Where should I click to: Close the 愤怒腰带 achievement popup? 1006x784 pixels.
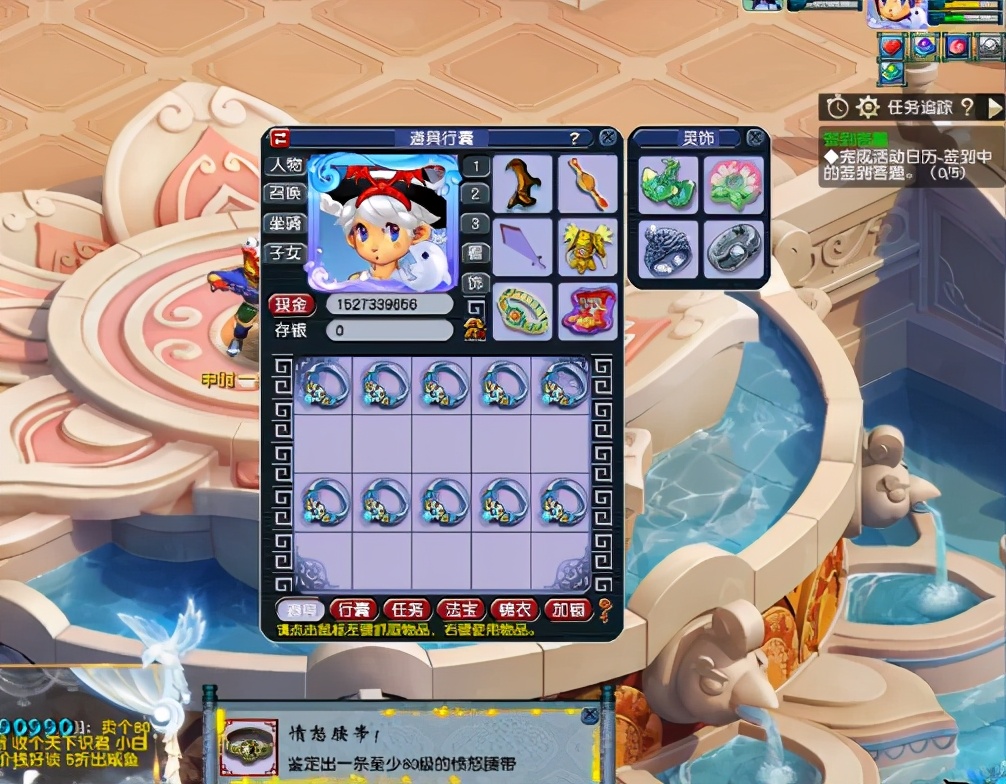tap(589, 716)
